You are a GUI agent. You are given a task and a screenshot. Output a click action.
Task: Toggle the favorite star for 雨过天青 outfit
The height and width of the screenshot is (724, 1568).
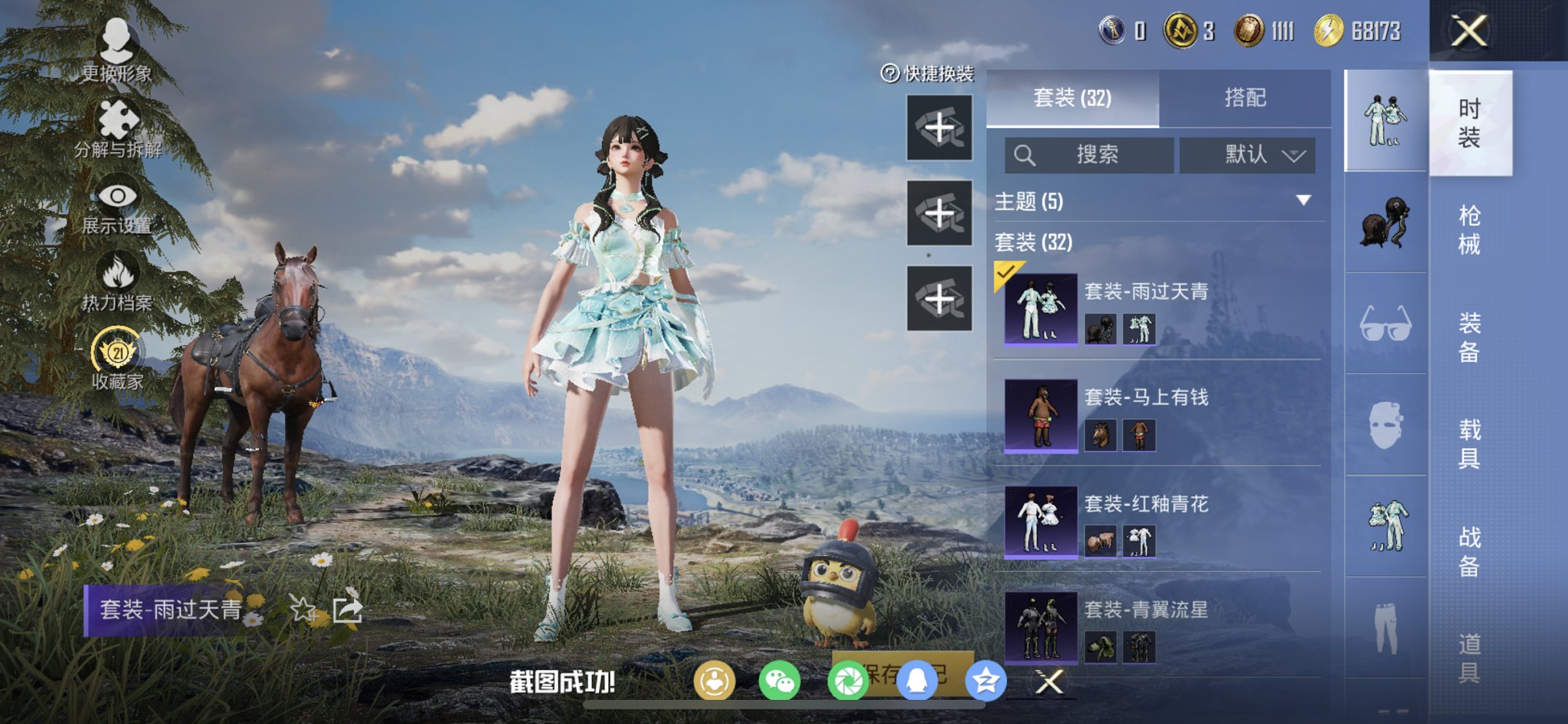coord(301,610)
